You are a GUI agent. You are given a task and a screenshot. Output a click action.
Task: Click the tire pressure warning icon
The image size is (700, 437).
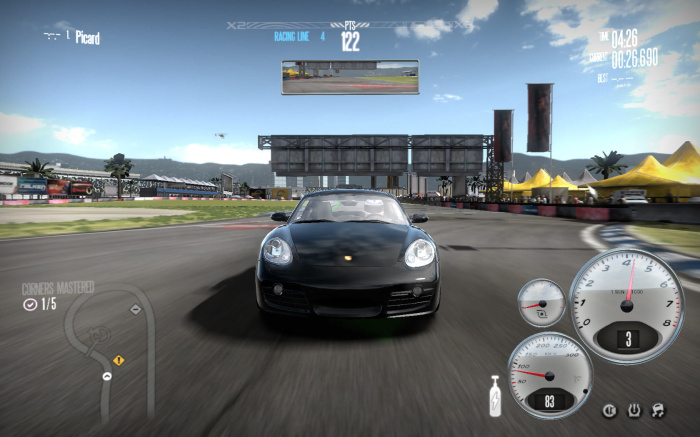[x=633, y=410]
